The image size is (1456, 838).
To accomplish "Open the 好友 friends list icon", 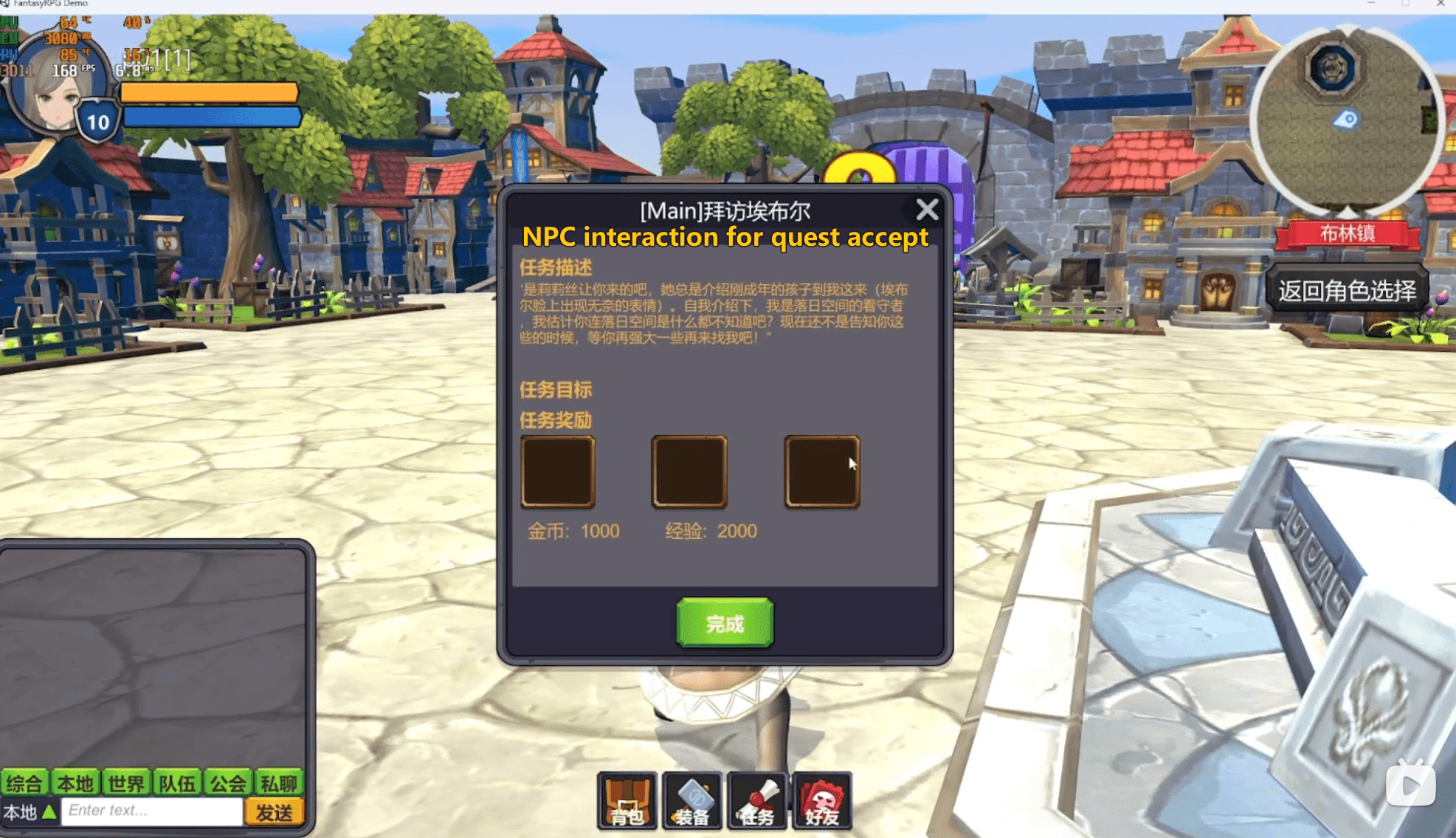I will click(x=821, y=803).
